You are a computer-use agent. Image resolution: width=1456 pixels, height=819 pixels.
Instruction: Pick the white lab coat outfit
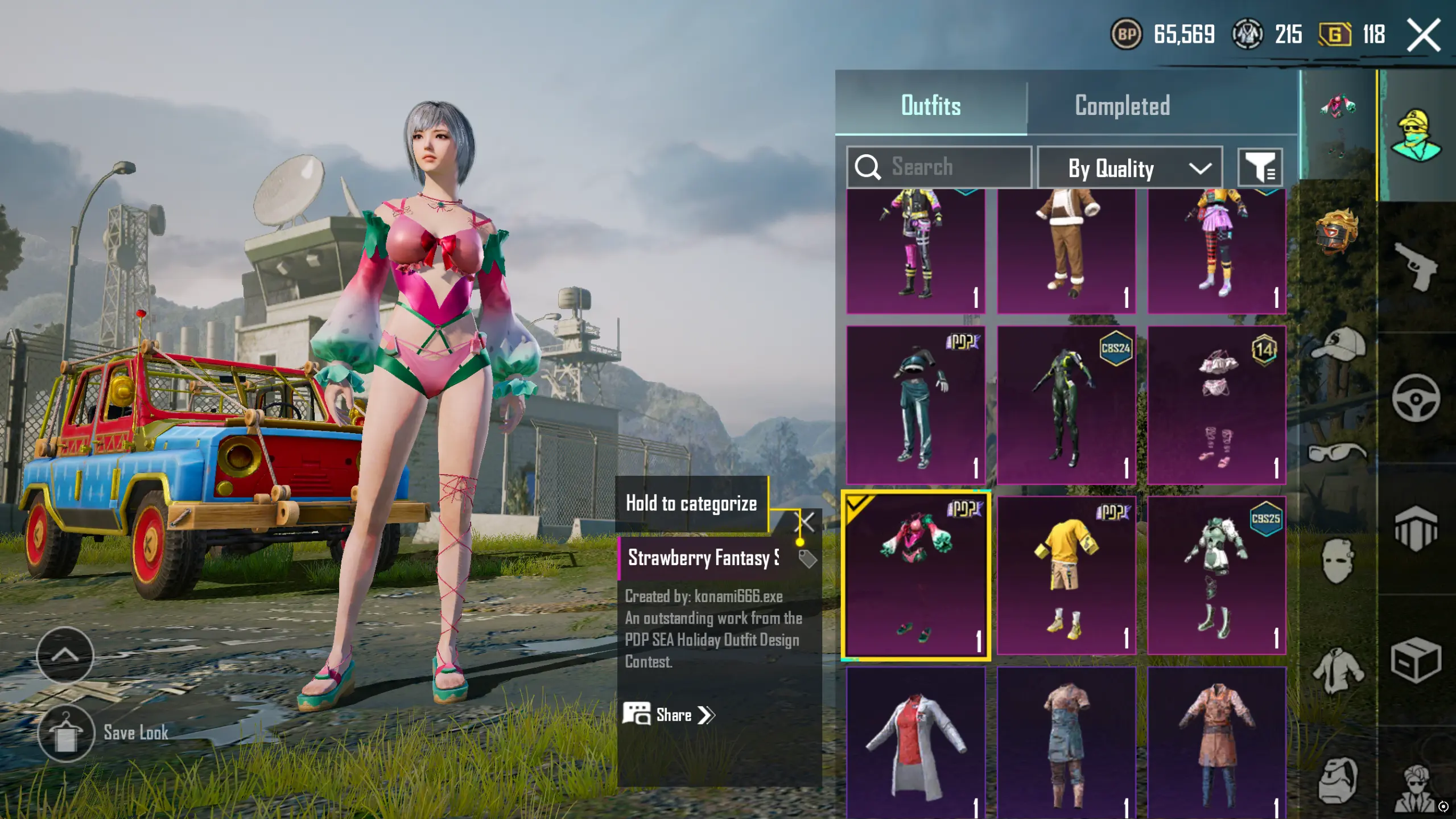[915, 743]
